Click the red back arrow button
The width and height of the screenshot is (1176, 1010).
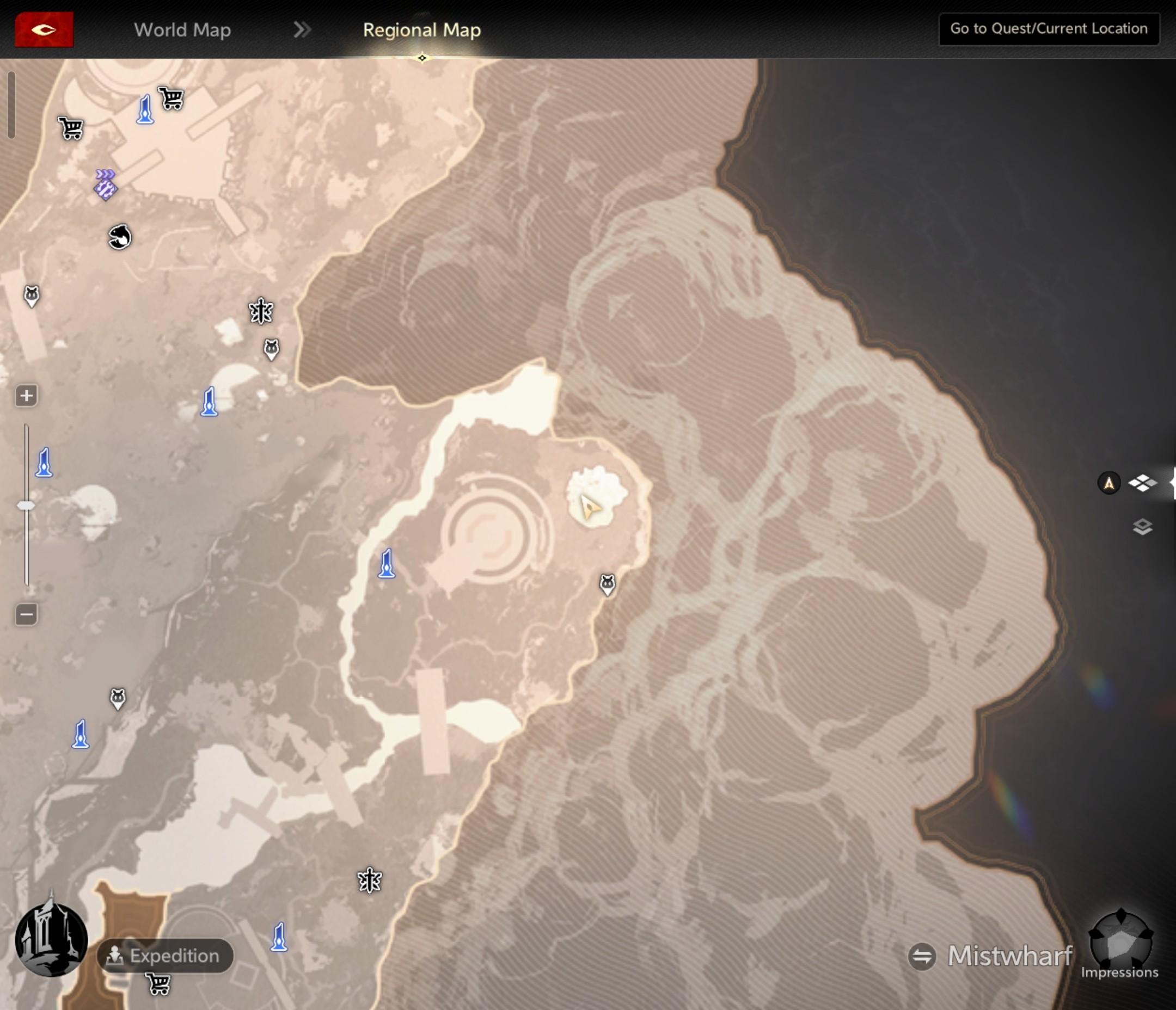(x=44, y=29)
